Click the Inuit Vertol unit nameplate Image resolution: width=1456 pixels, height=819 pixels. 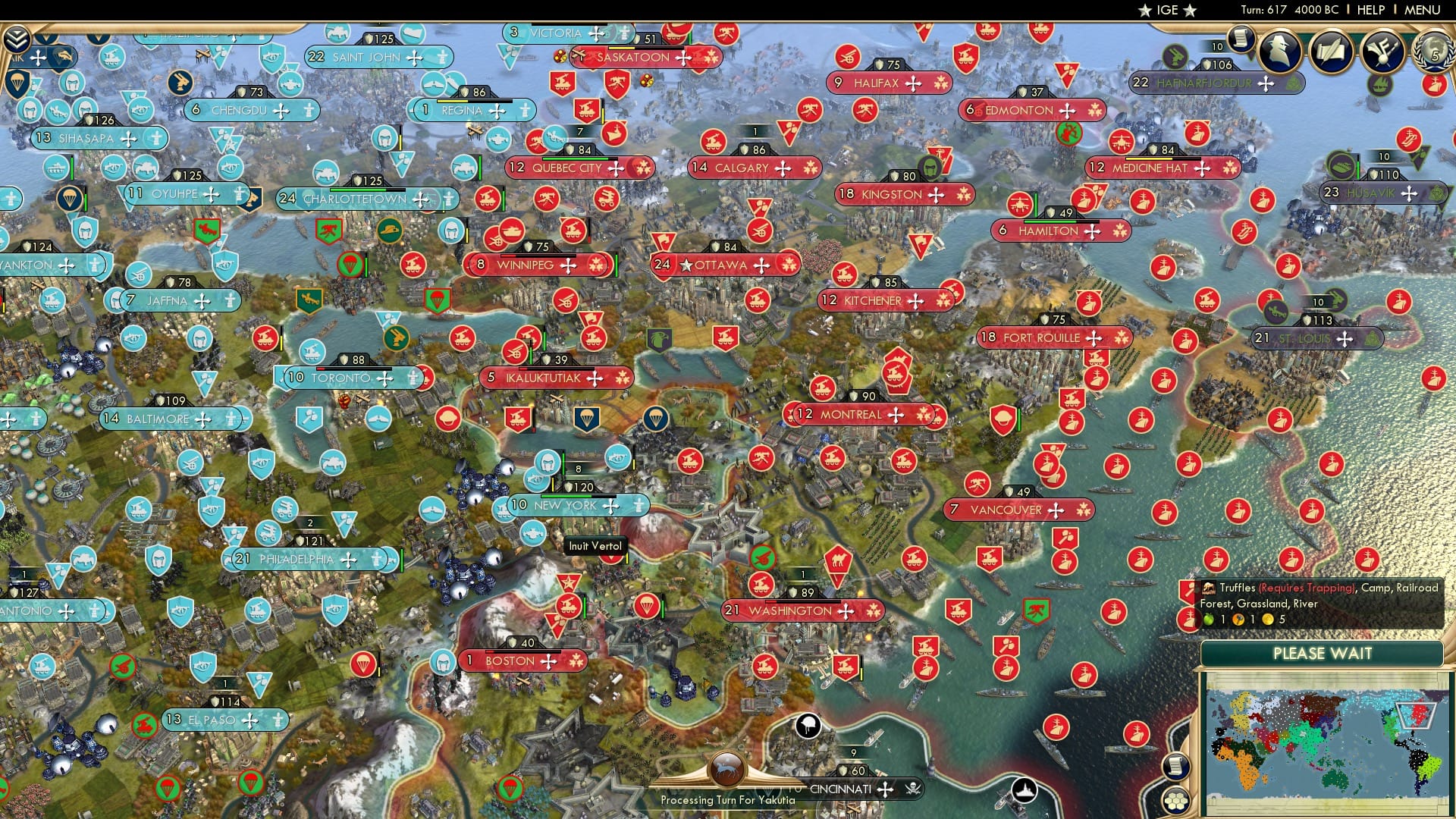coord(595,545)
